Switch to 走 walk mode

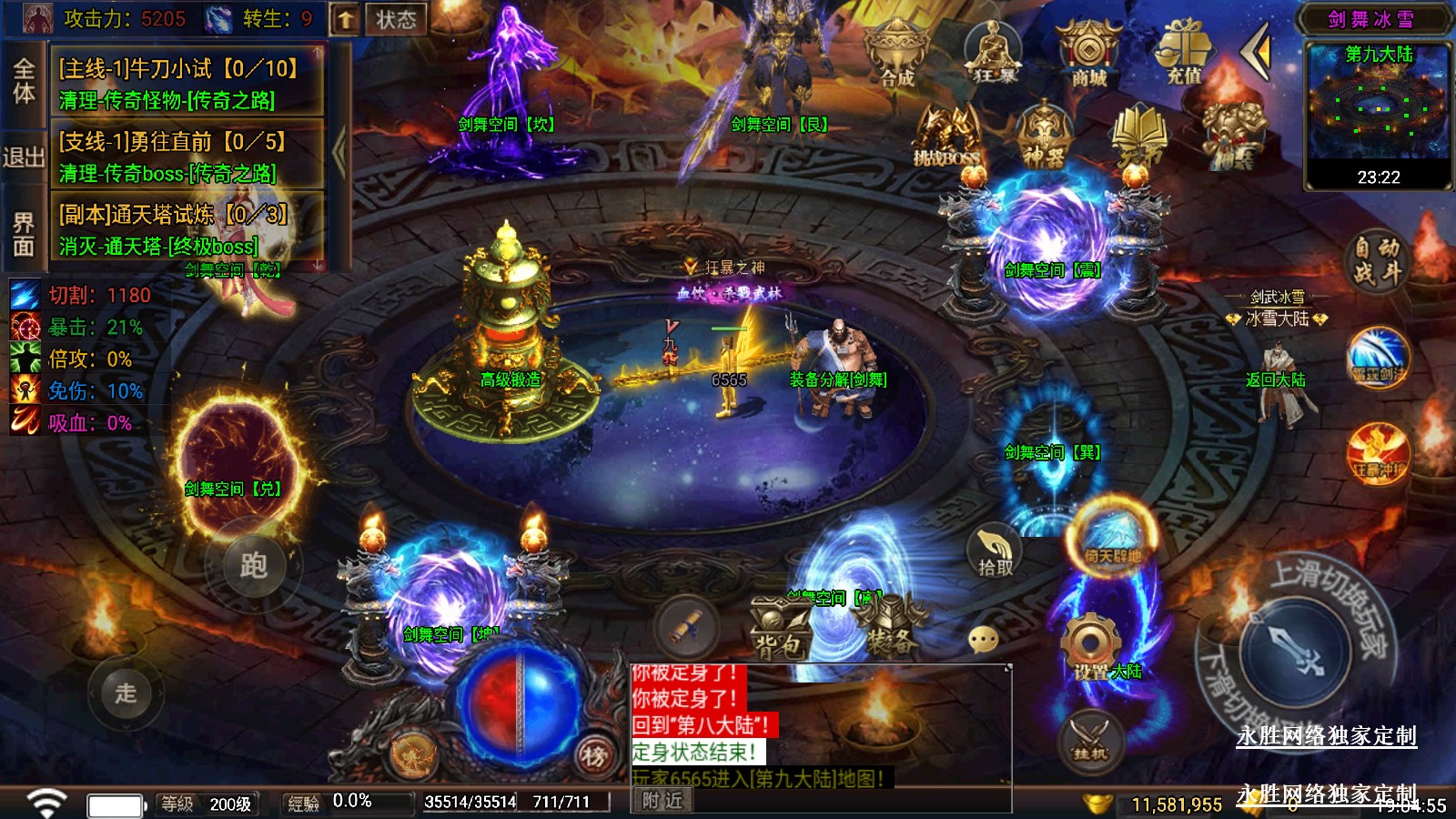pos(126,693)
